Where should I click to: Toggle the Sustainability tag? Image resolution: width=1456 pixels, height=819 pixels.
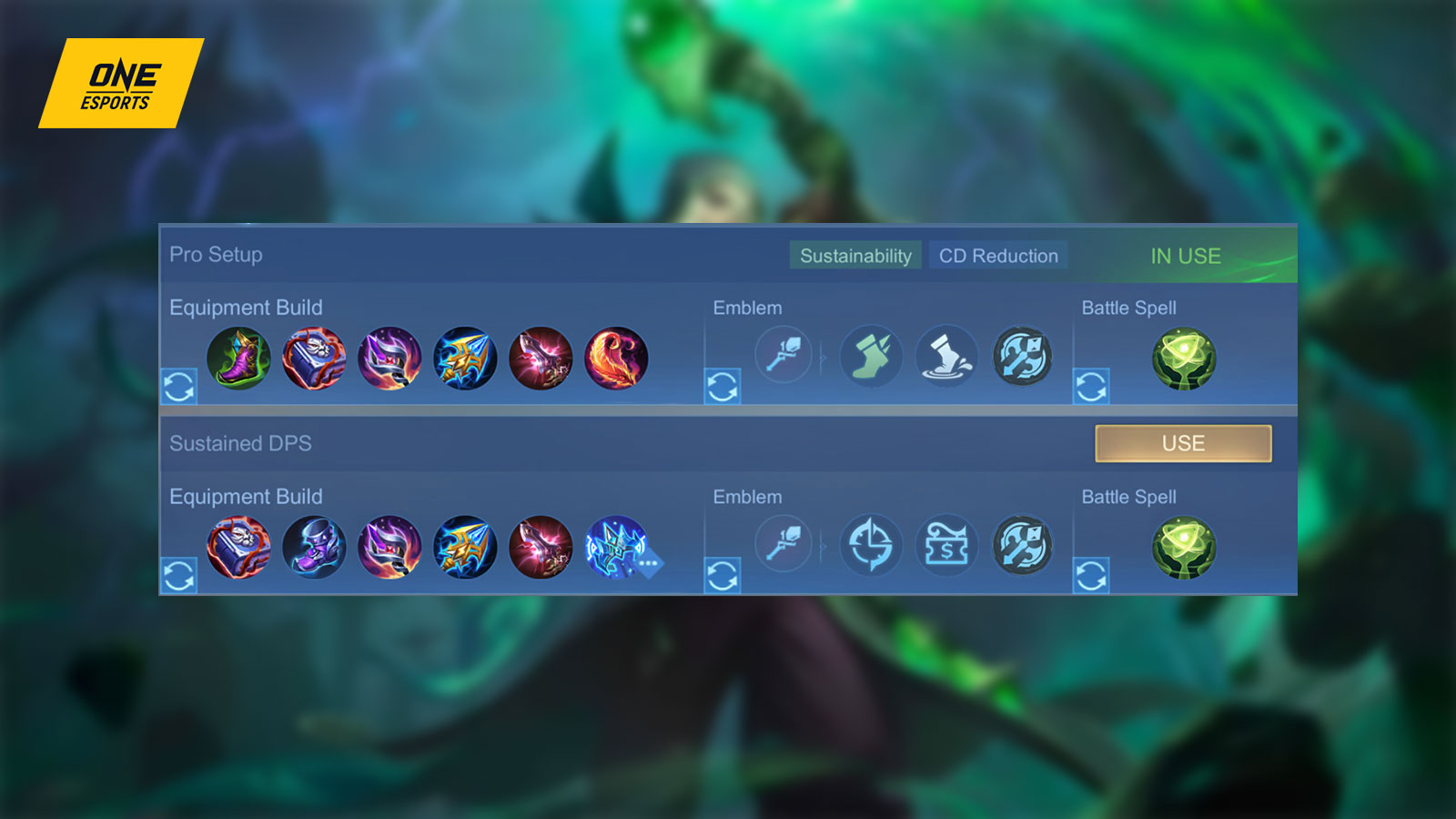coord(854,256)
